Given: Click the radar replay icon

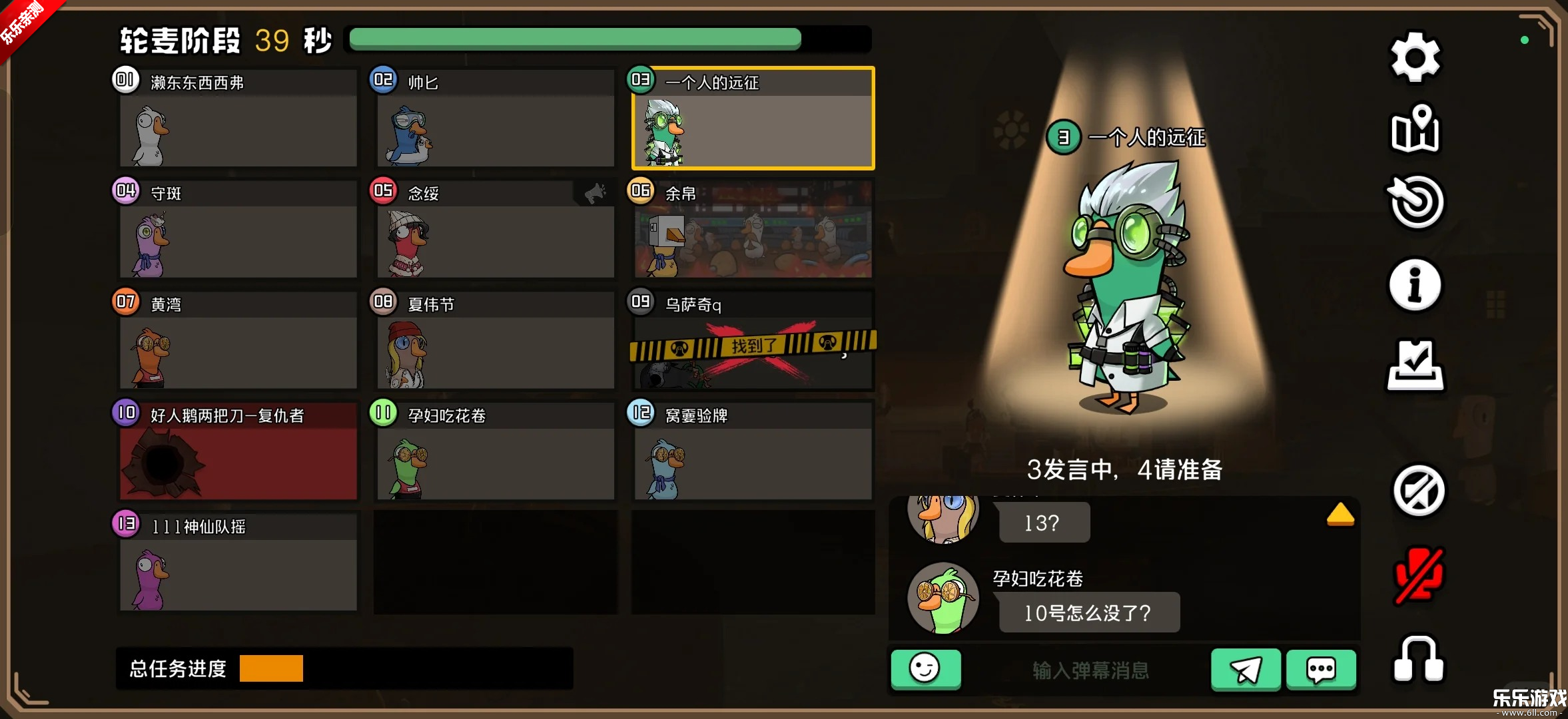Looking at the screenshot, I should point(1416,202).
